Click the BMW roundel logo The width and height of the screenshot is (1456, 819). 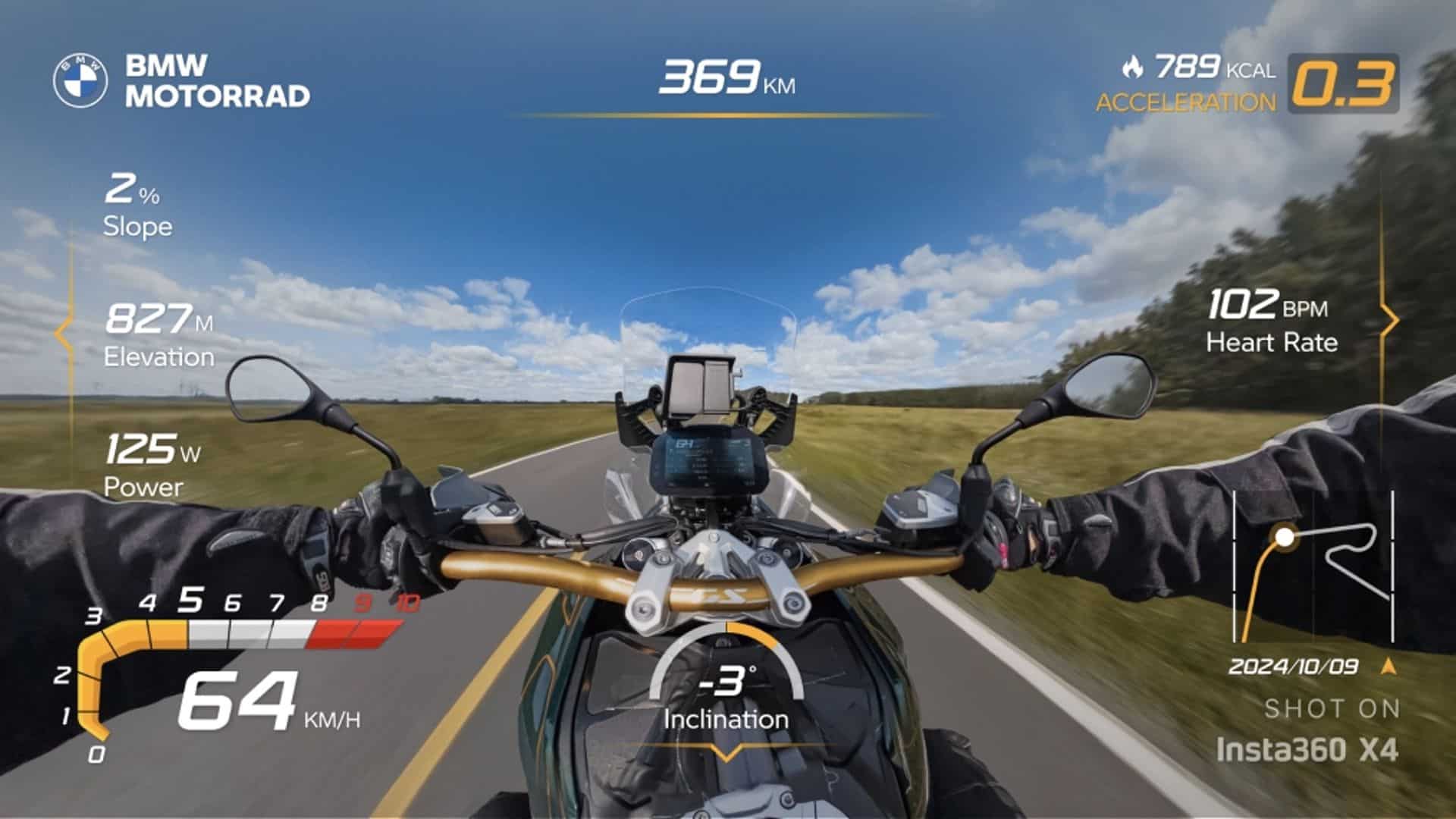coord(80,81)
